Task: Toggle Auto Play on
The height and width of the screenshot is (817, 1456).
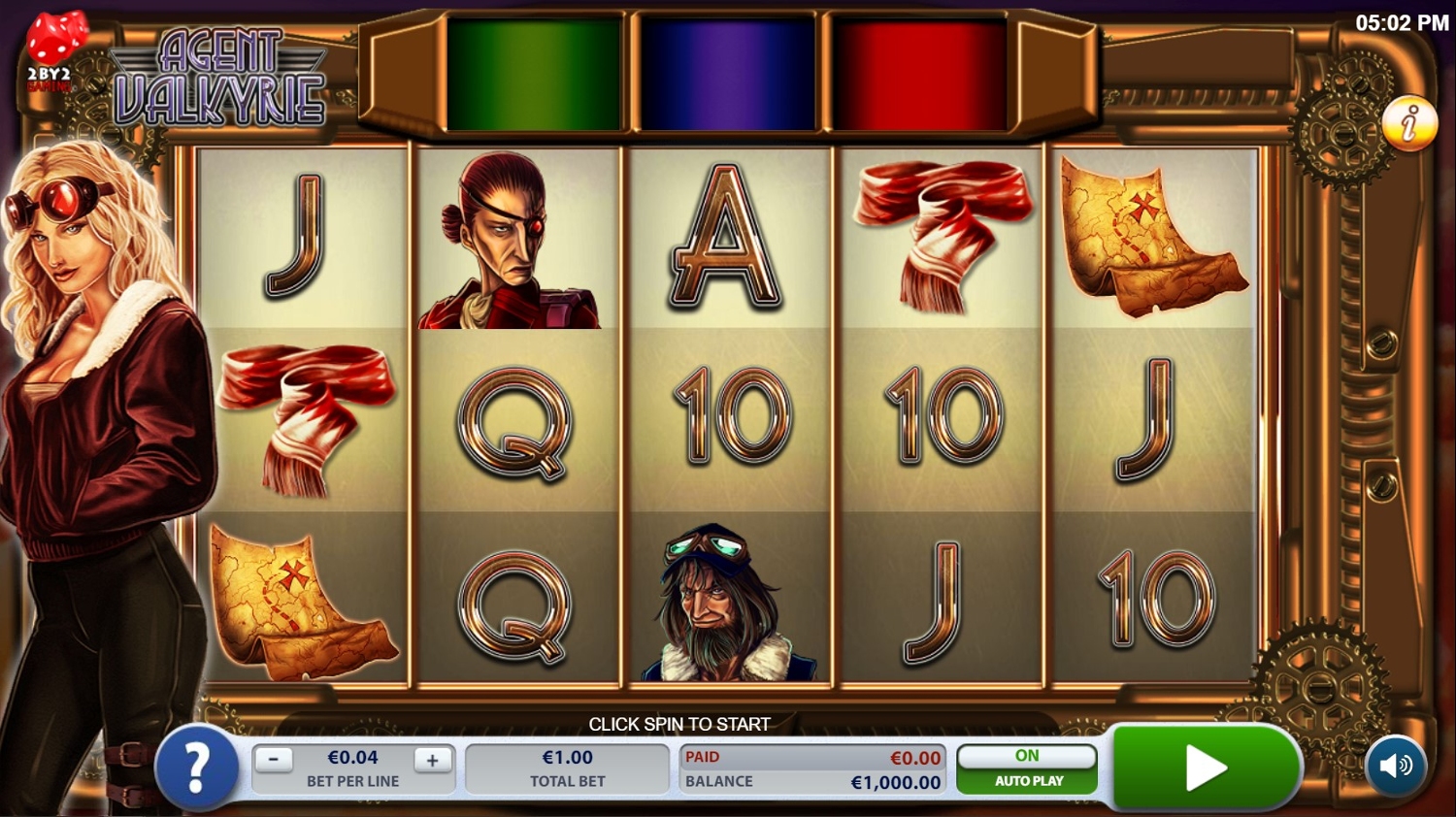Action: (1027, 768)
